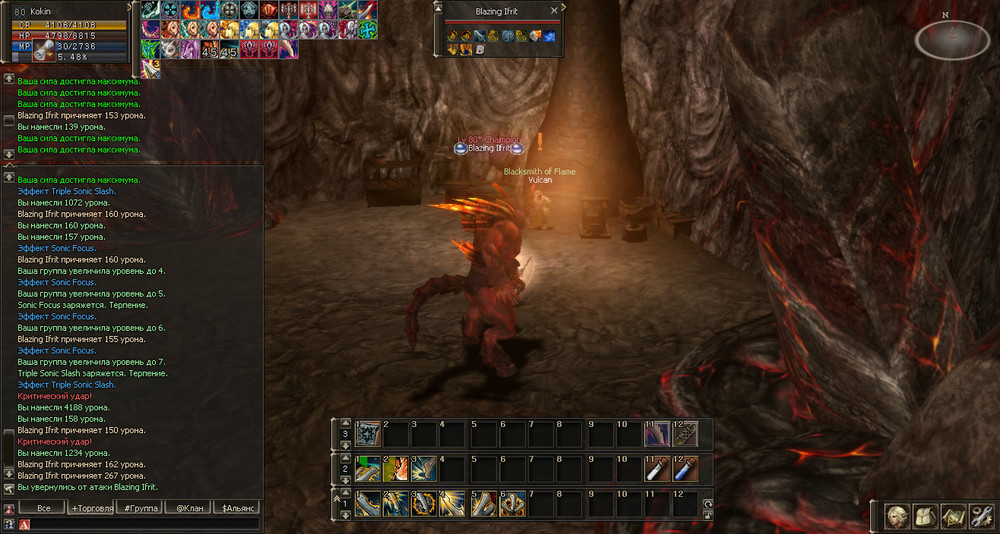Viewport: 1000px width, 534px height.
Task: Switch to the @Клан chat tab
Action: coord(187,508)
